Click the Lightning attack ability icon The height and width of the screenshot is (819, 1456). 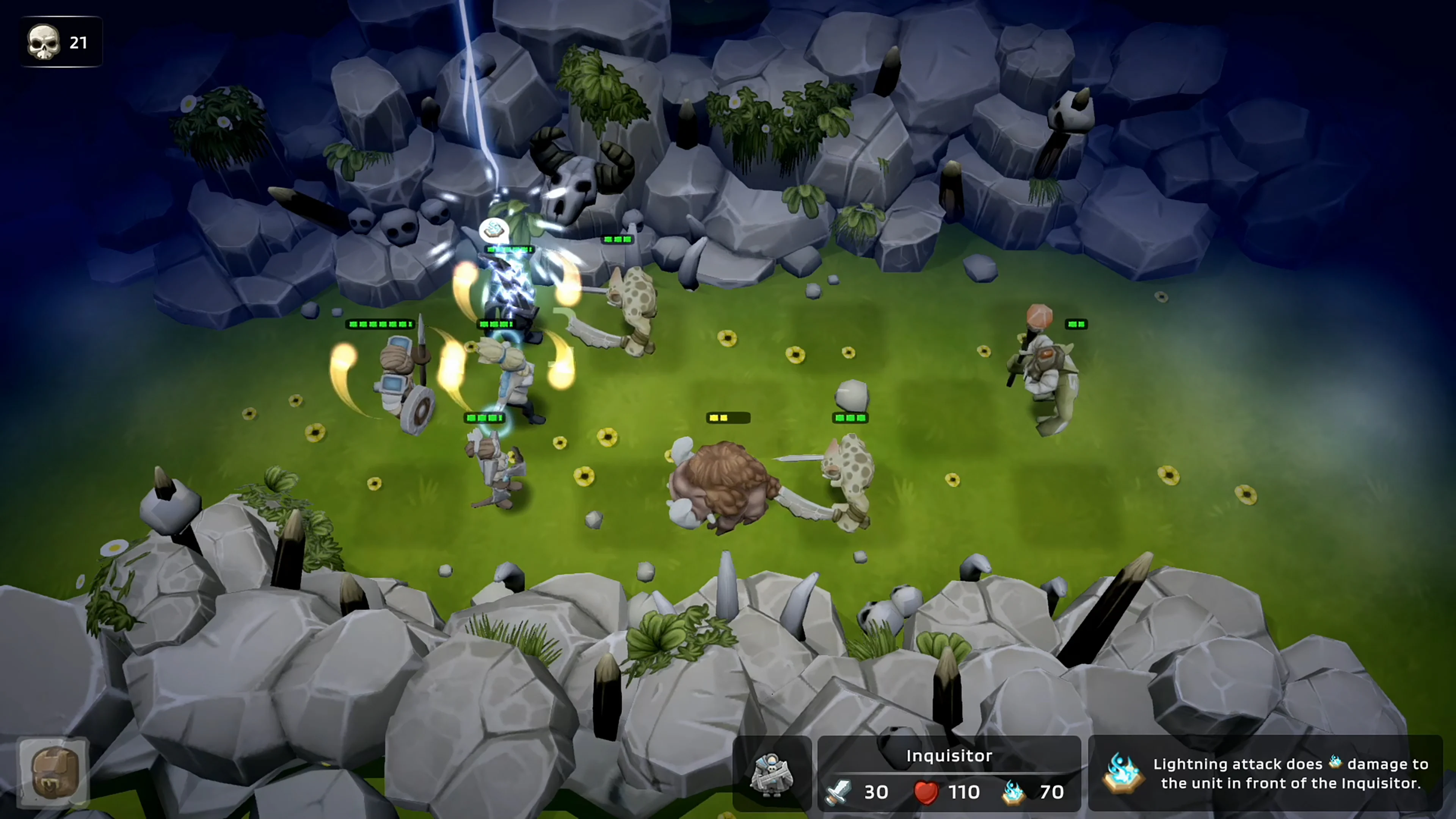click(x=1123, y=773)
